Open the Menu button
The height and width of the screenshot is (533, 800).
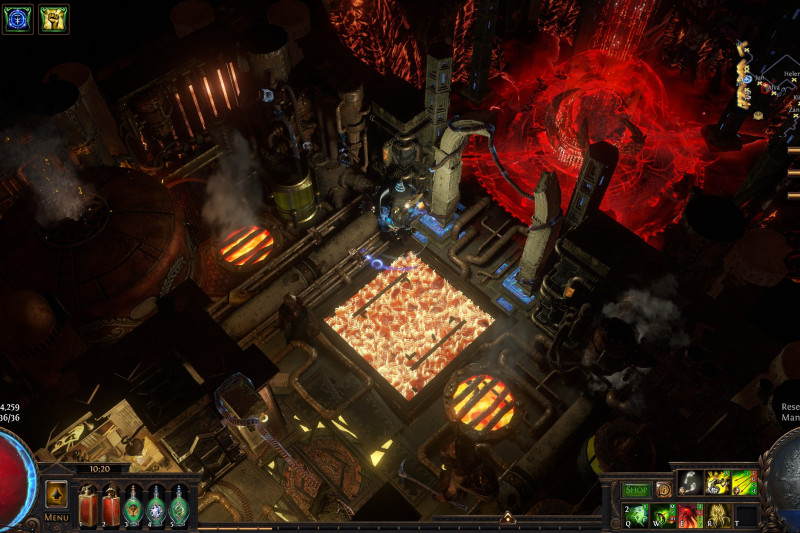(56, 518)
